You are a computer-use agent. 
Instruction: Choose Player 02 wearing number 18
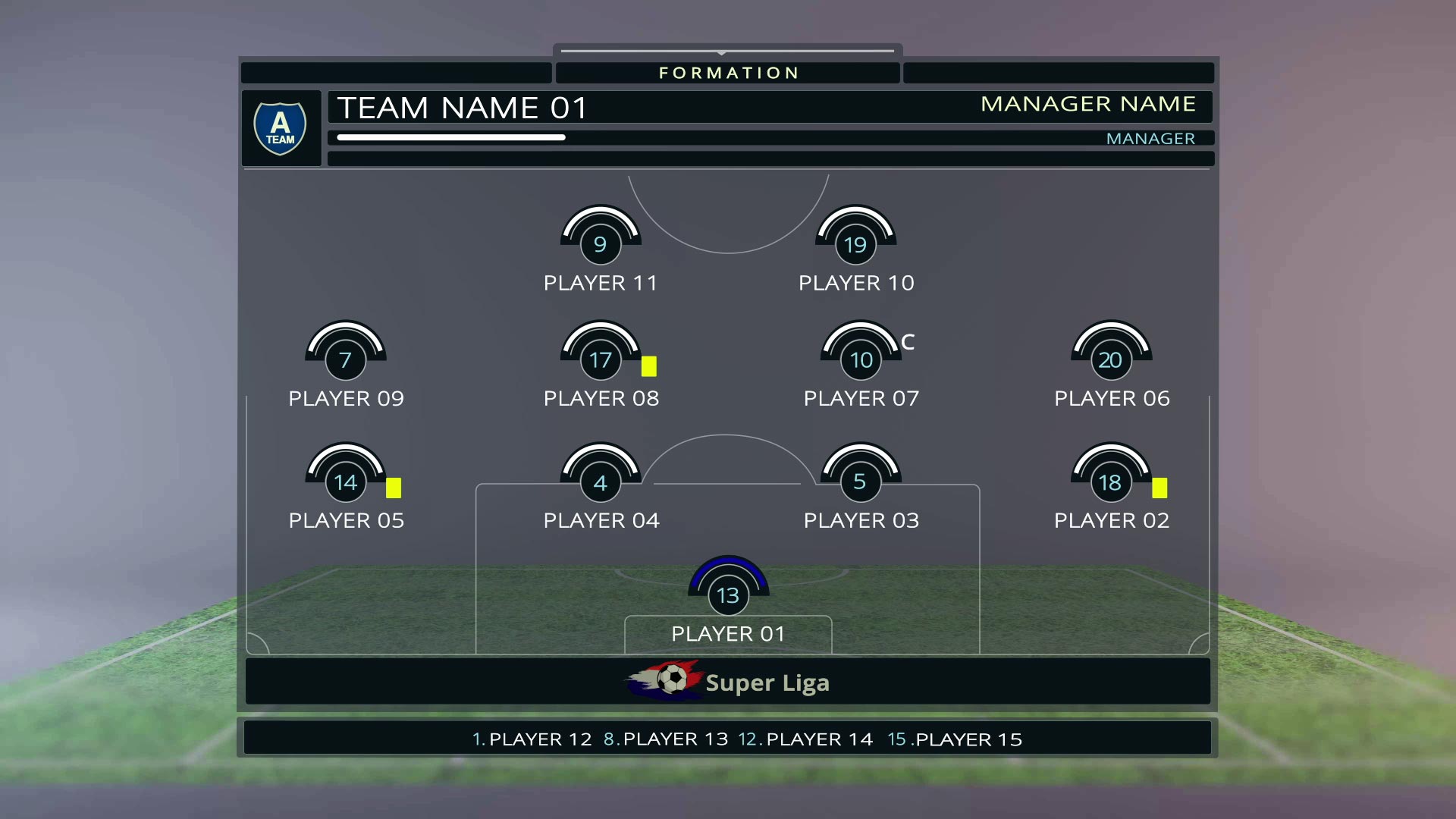[1110, 482]
